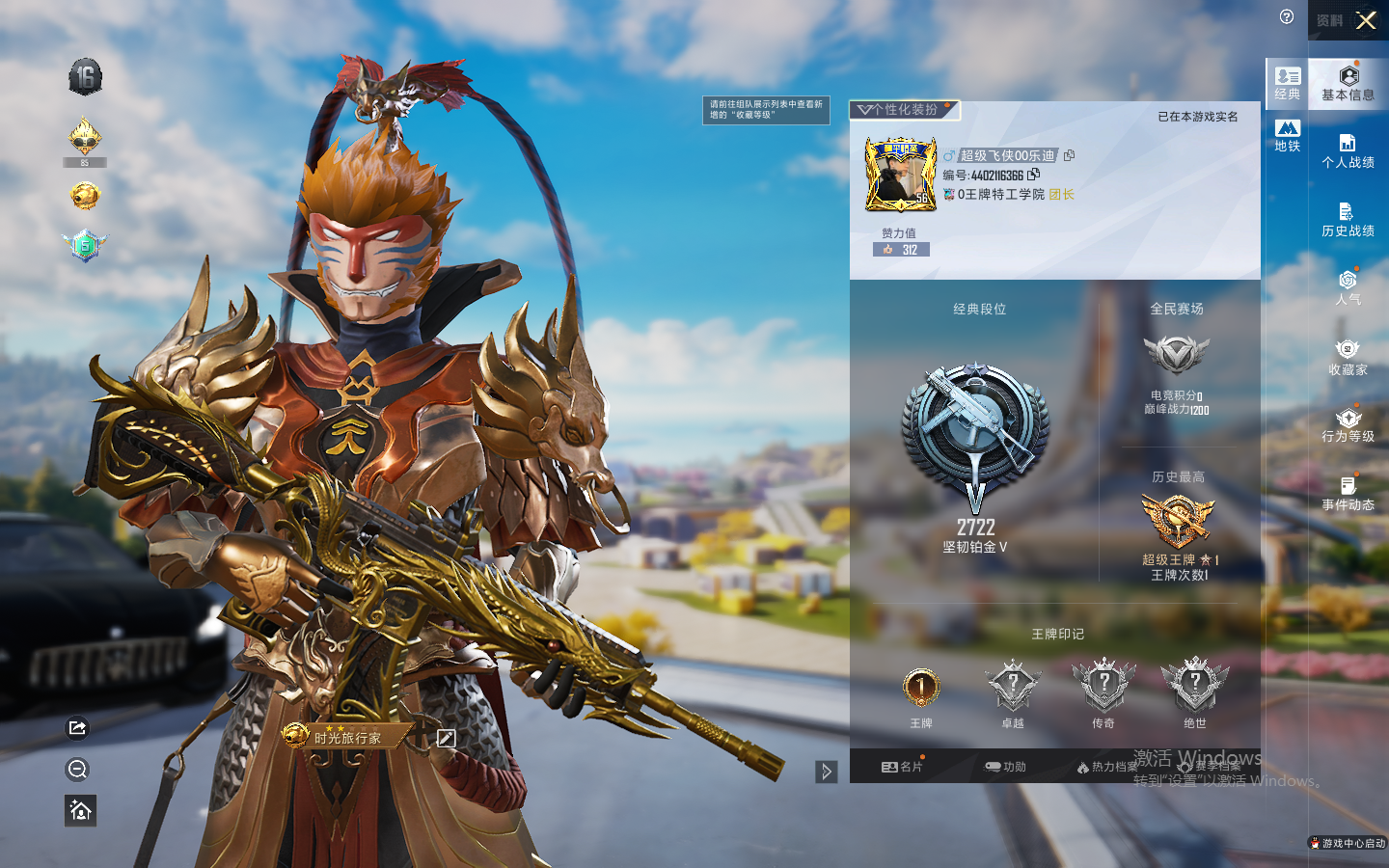Open the 个性化装扮 customization dropdown
This screenshot has width=1389, height=868.
[904, 110]
